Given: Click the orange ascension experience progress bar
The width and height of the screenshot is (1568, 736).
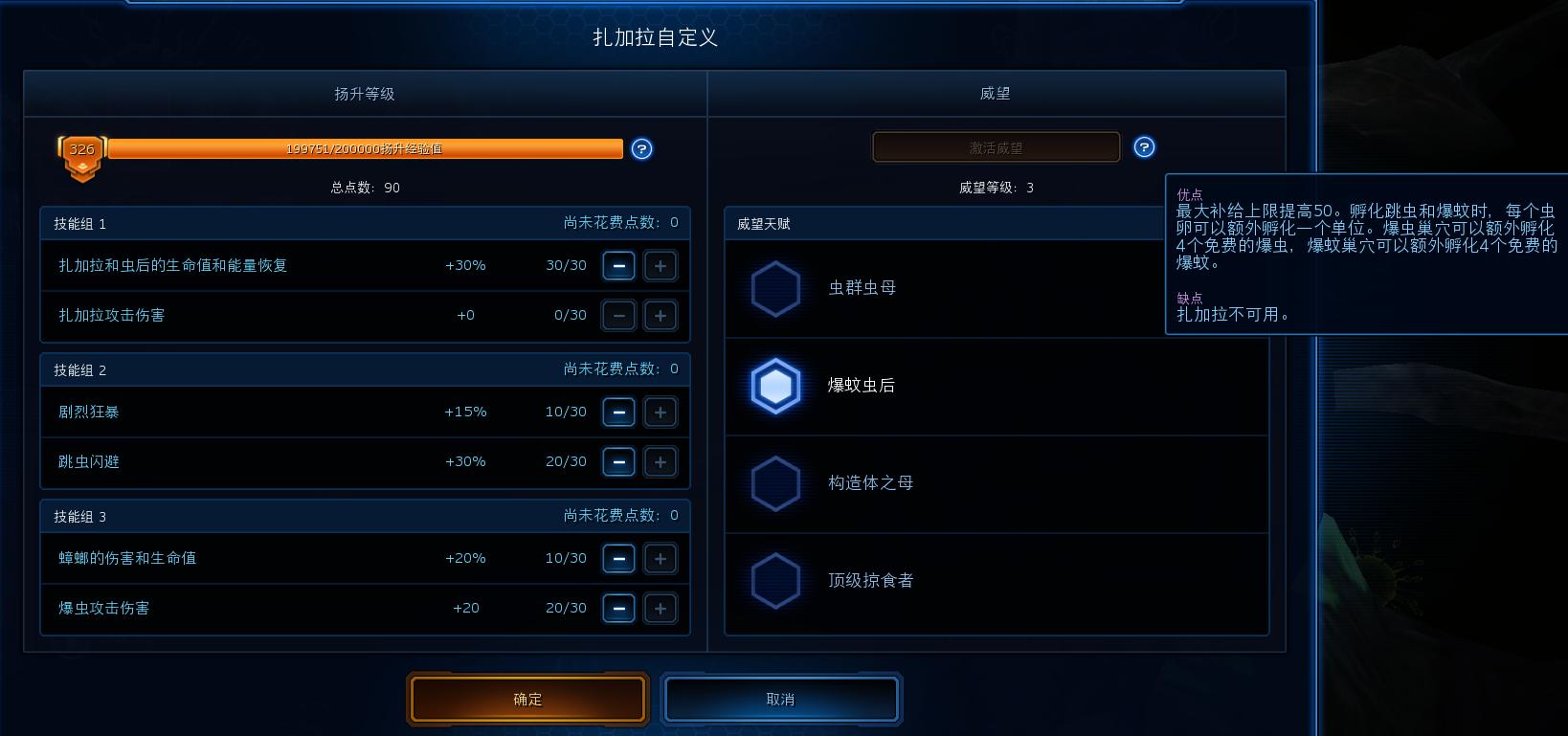Looking at the screenshot, I should 366,149.
